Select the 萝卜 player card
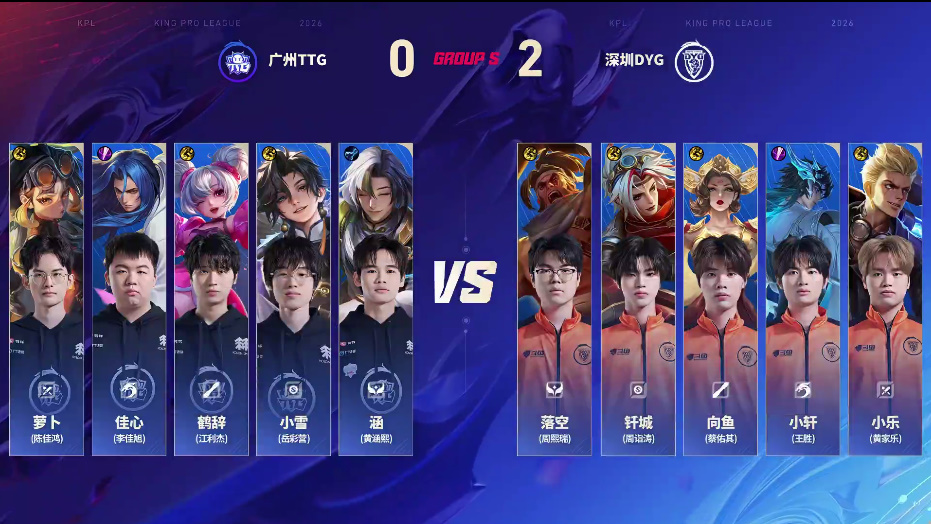The image size is (931, 524). pyautogui.click(x=47, y=300)
